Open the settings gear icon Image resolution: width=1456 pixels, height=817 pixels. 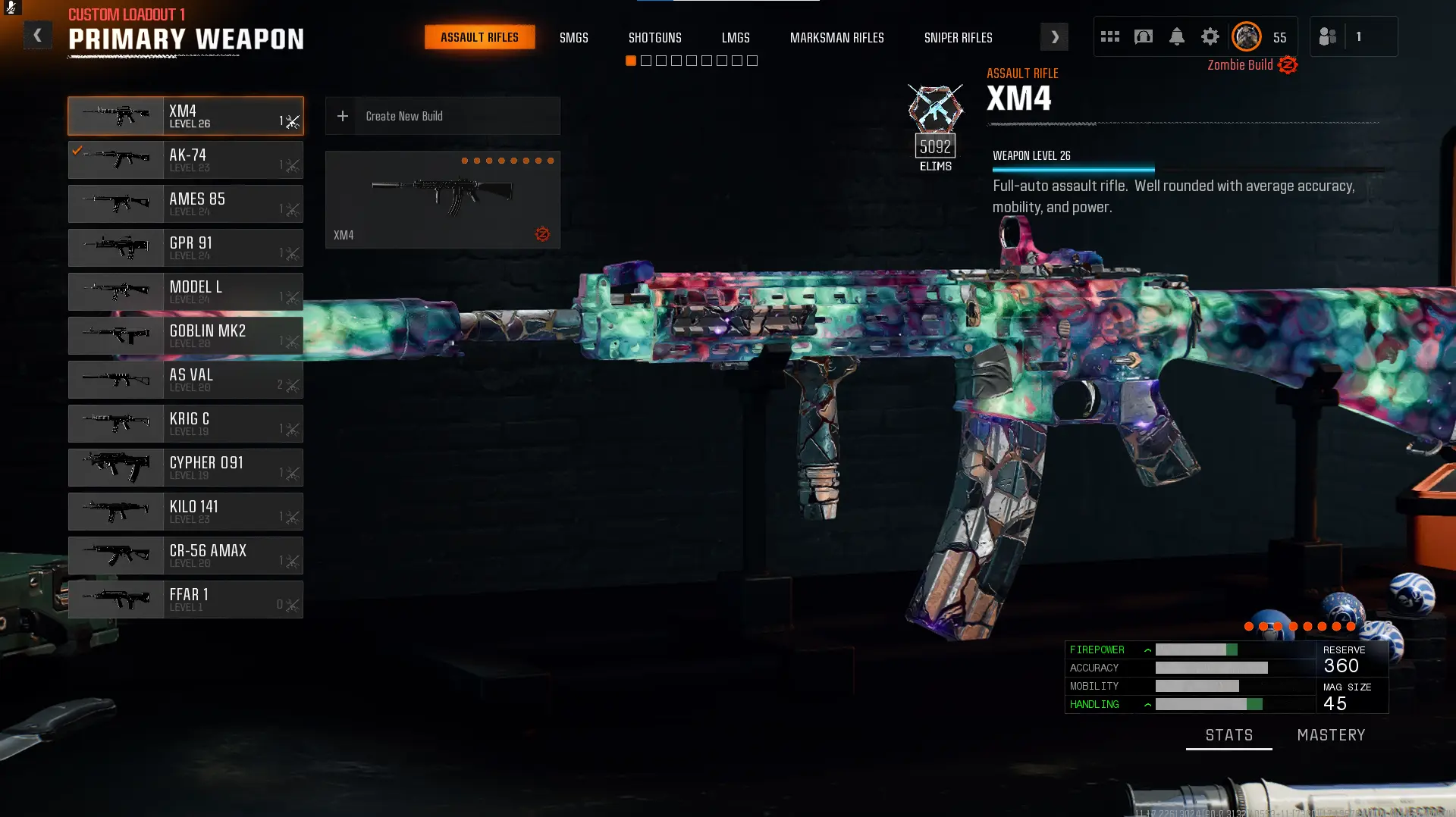[x=1210, y=36]
